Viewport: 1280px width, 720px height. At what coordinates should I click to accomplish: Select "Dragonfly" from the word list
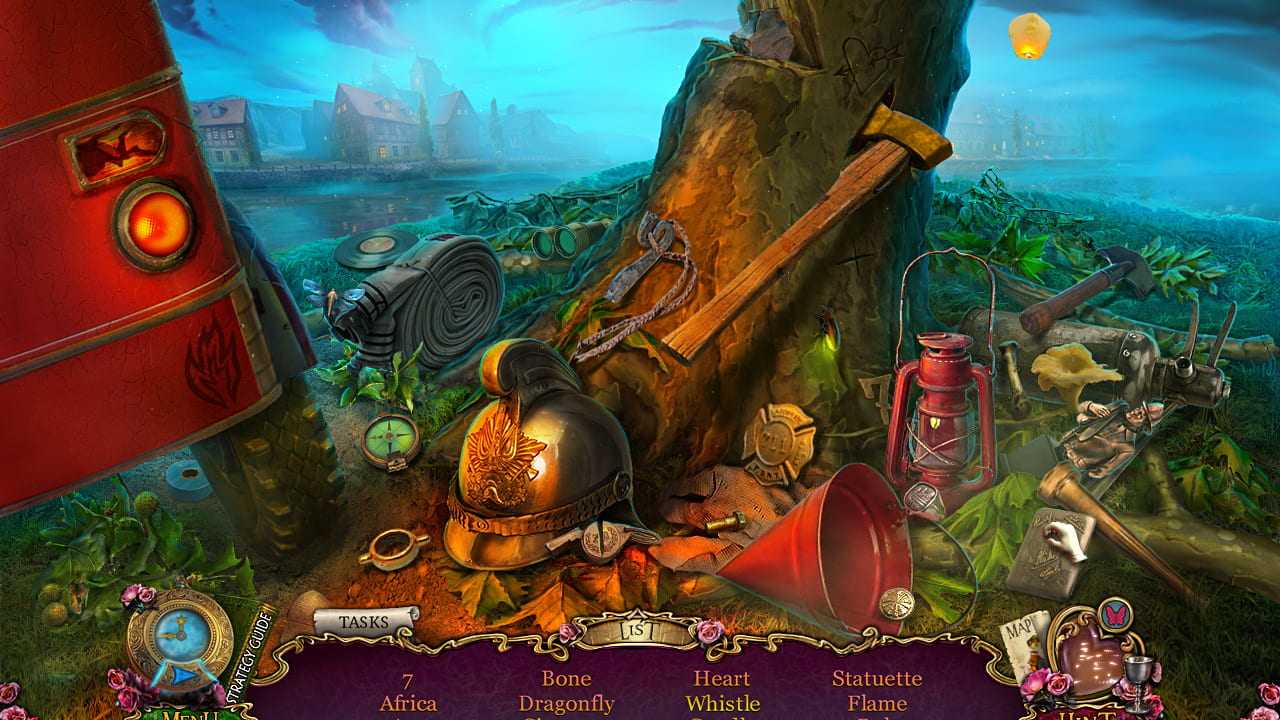(x=569, y=703)
